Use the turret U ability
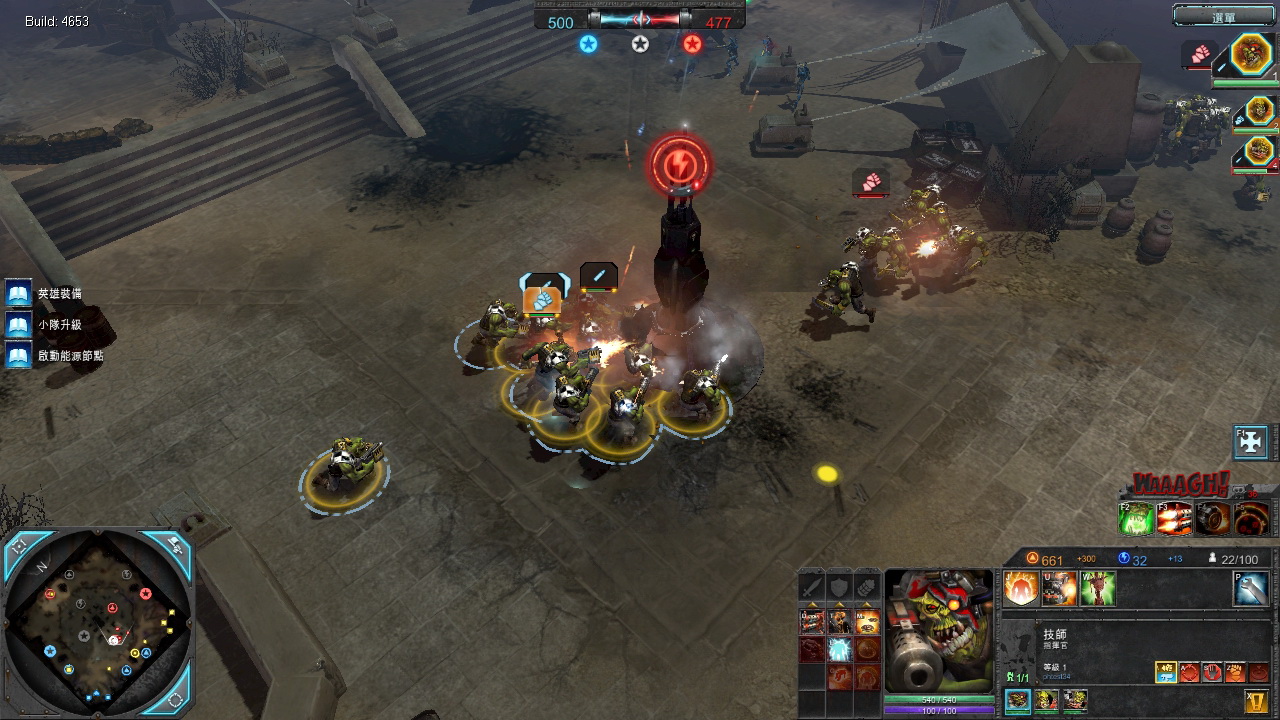The width and height of the screenshot is (1280, 720). click(x=1059, y=589)
